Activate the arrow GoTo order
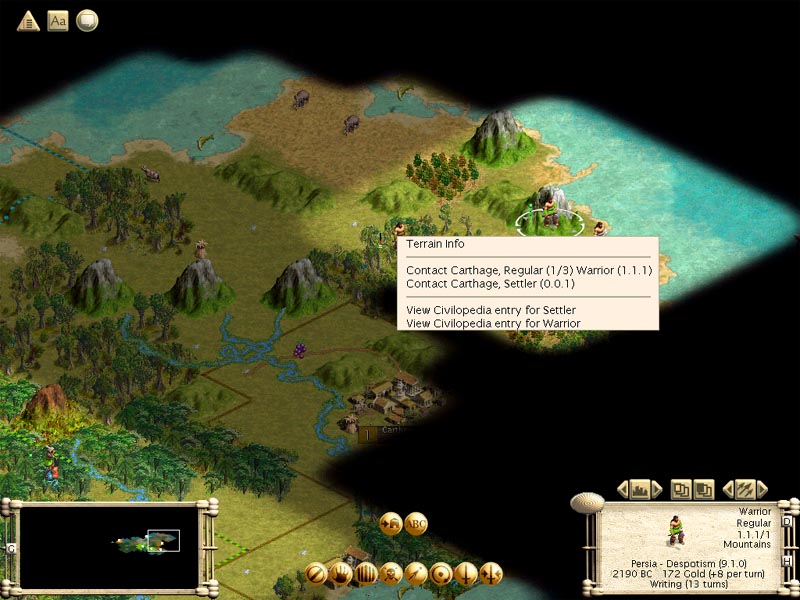 click(x=416, y=574)
